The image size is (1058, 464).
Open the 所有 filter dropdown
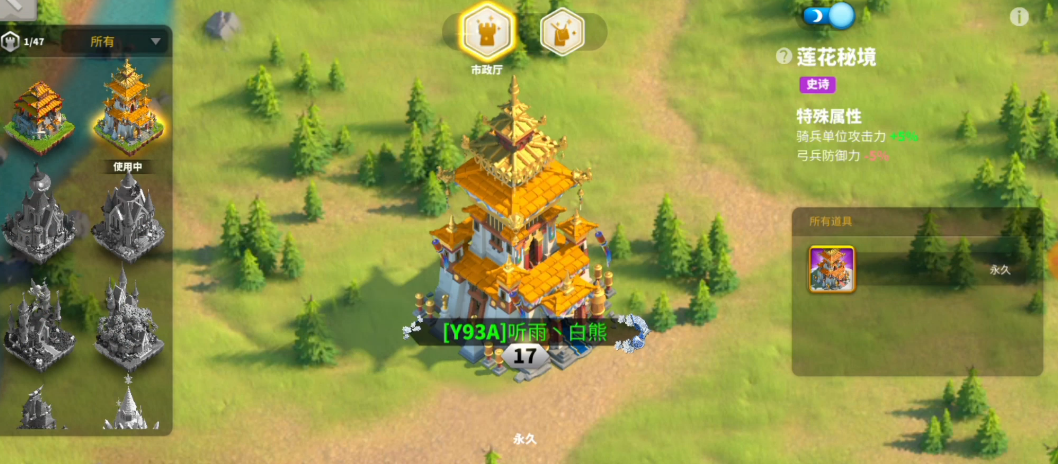115,42
